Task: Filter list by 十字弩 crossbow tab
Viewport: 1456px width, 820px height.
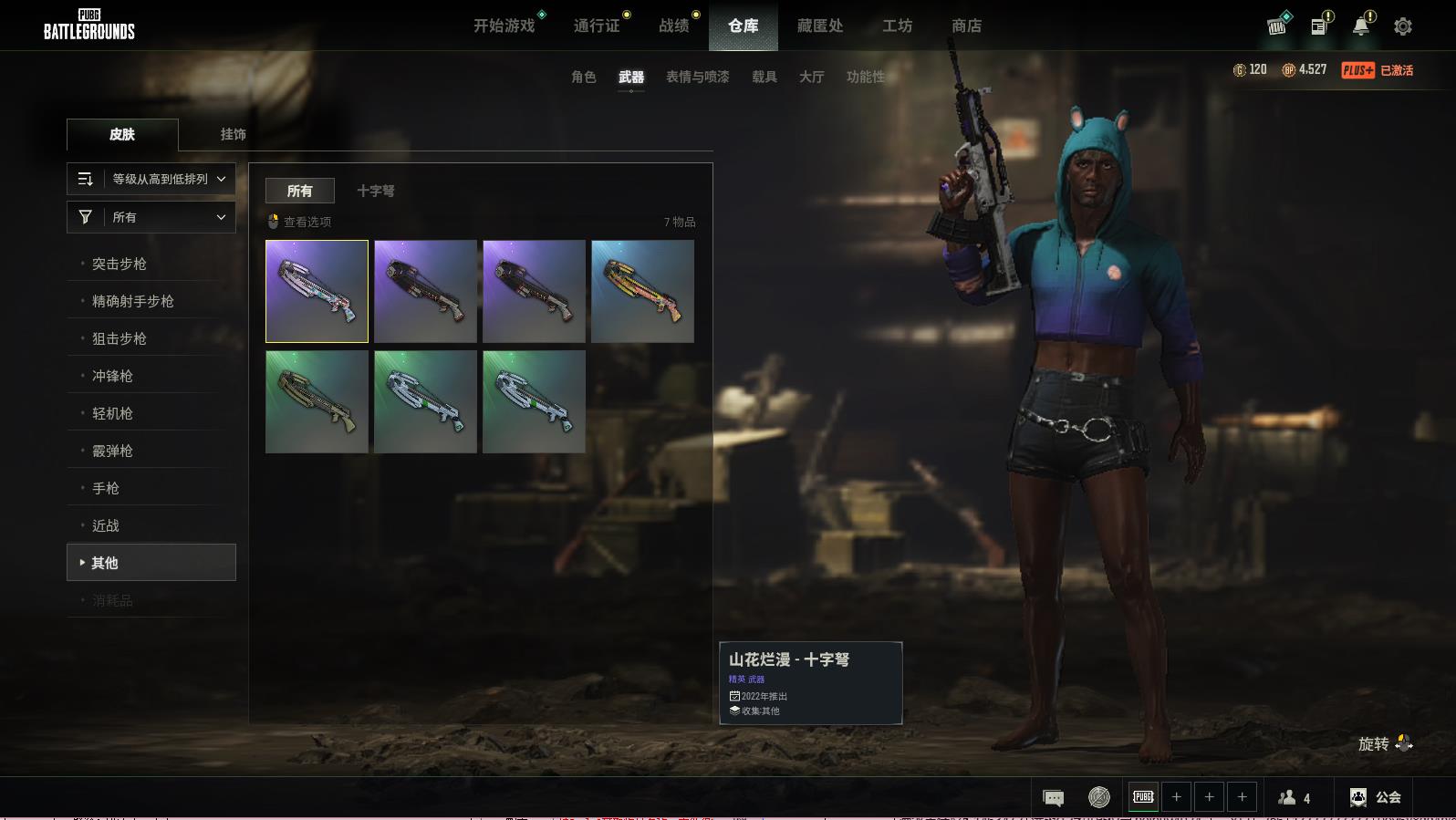Action: coord(376,191)
